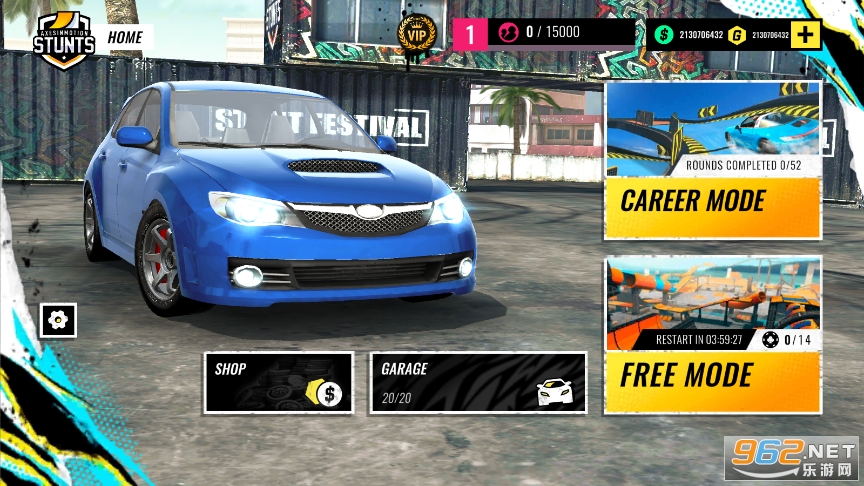Click the Stunts game logo
This screenshot has width=864, height=486.
coord(63,42)
